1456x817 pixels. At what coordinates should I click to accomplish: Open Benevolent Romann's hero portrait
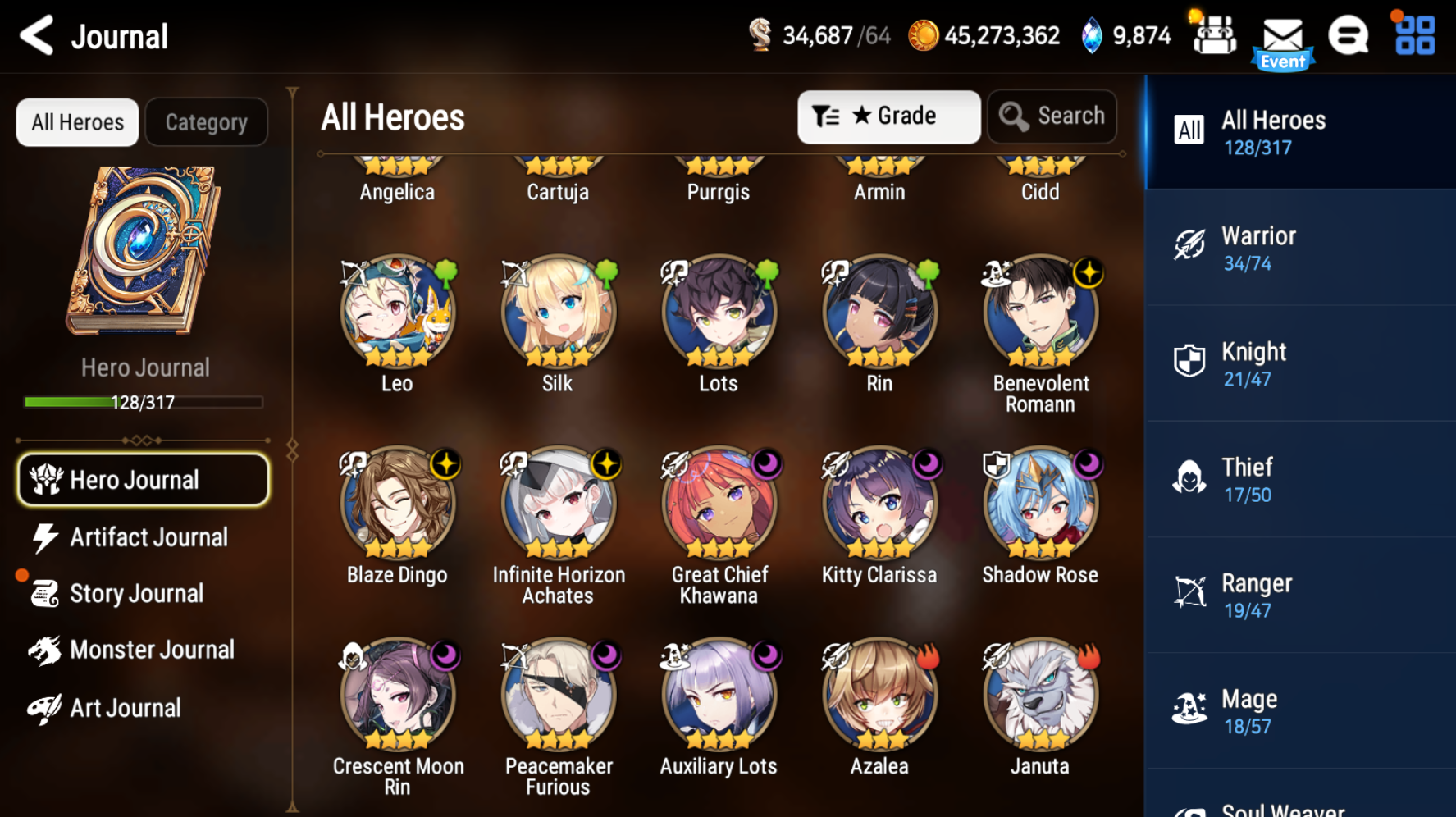tap(1040, 313)
